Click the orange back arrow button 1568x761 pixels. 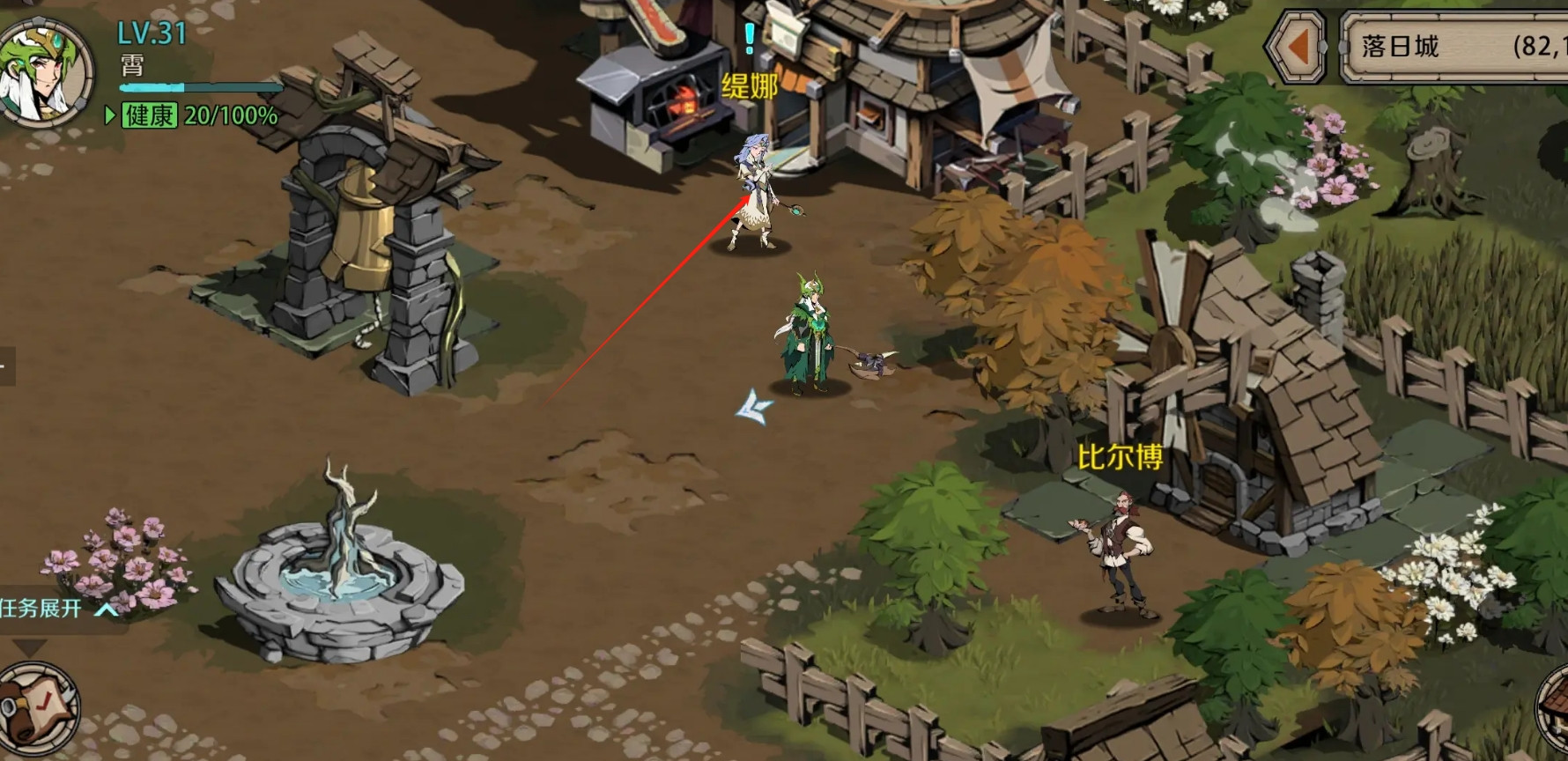point(1296,48)
